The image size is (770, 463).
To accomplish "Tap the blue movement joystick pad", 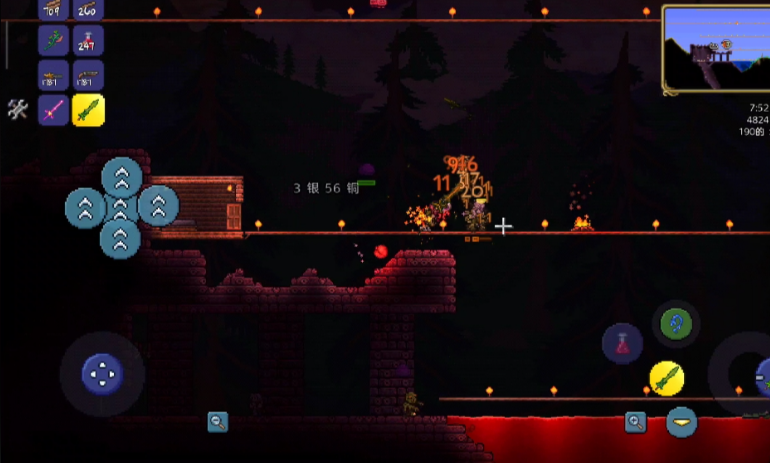I will click(101, 374).
